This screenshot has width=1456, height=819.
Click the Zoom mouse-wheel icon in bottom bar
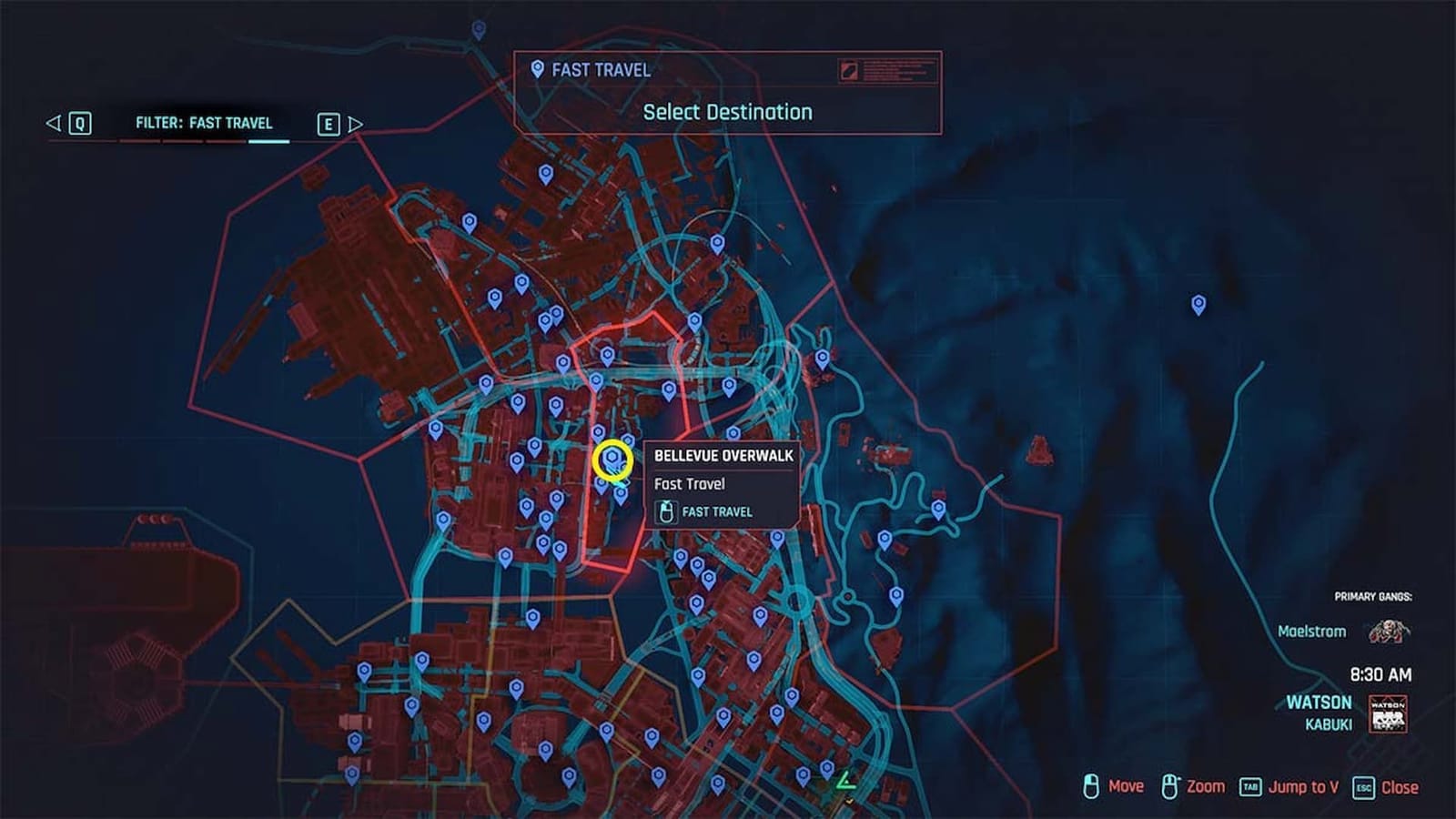[1169, 785]
